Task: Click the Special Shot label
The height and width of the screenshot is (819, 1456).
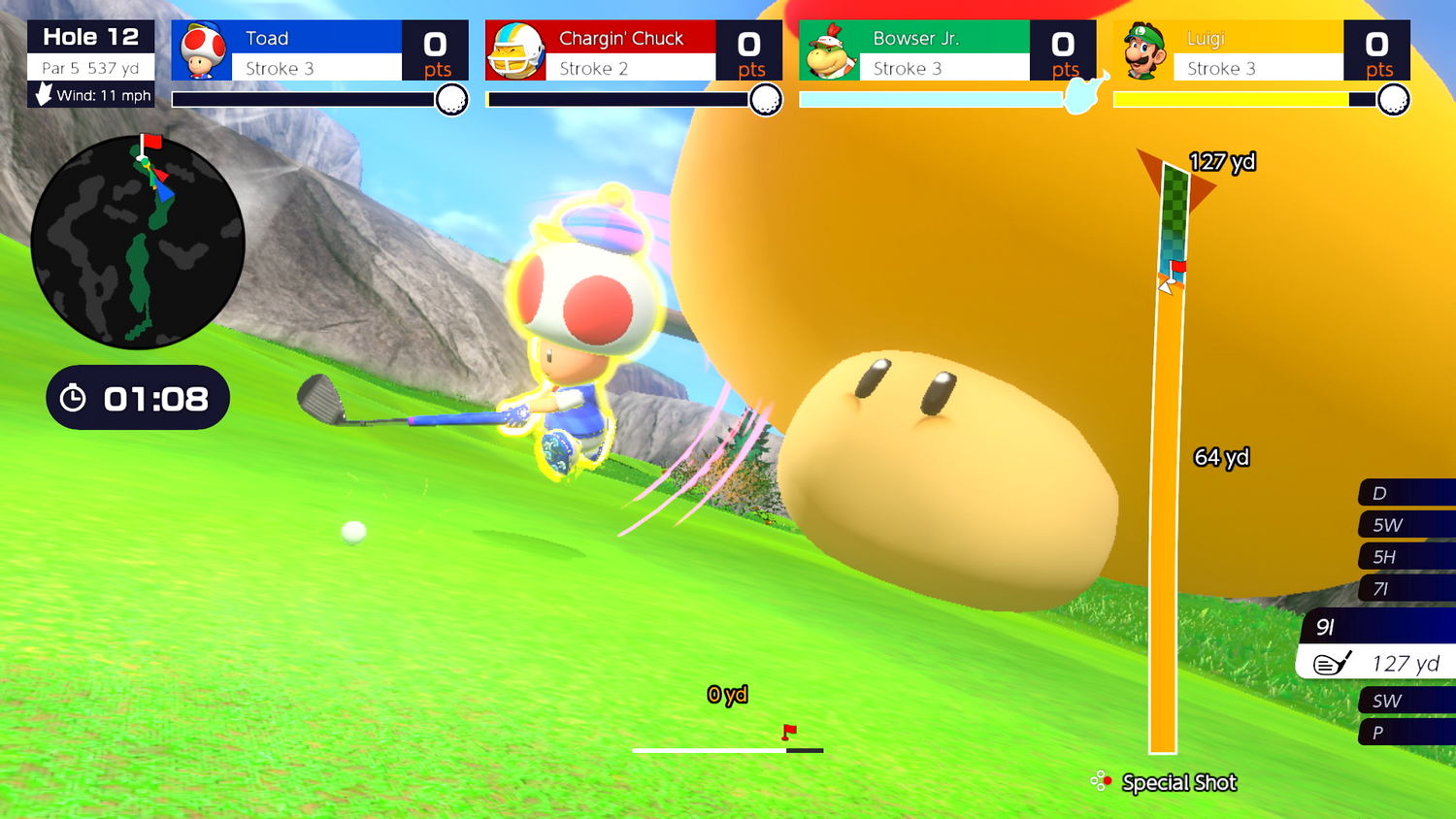Action: point(1178,782)
